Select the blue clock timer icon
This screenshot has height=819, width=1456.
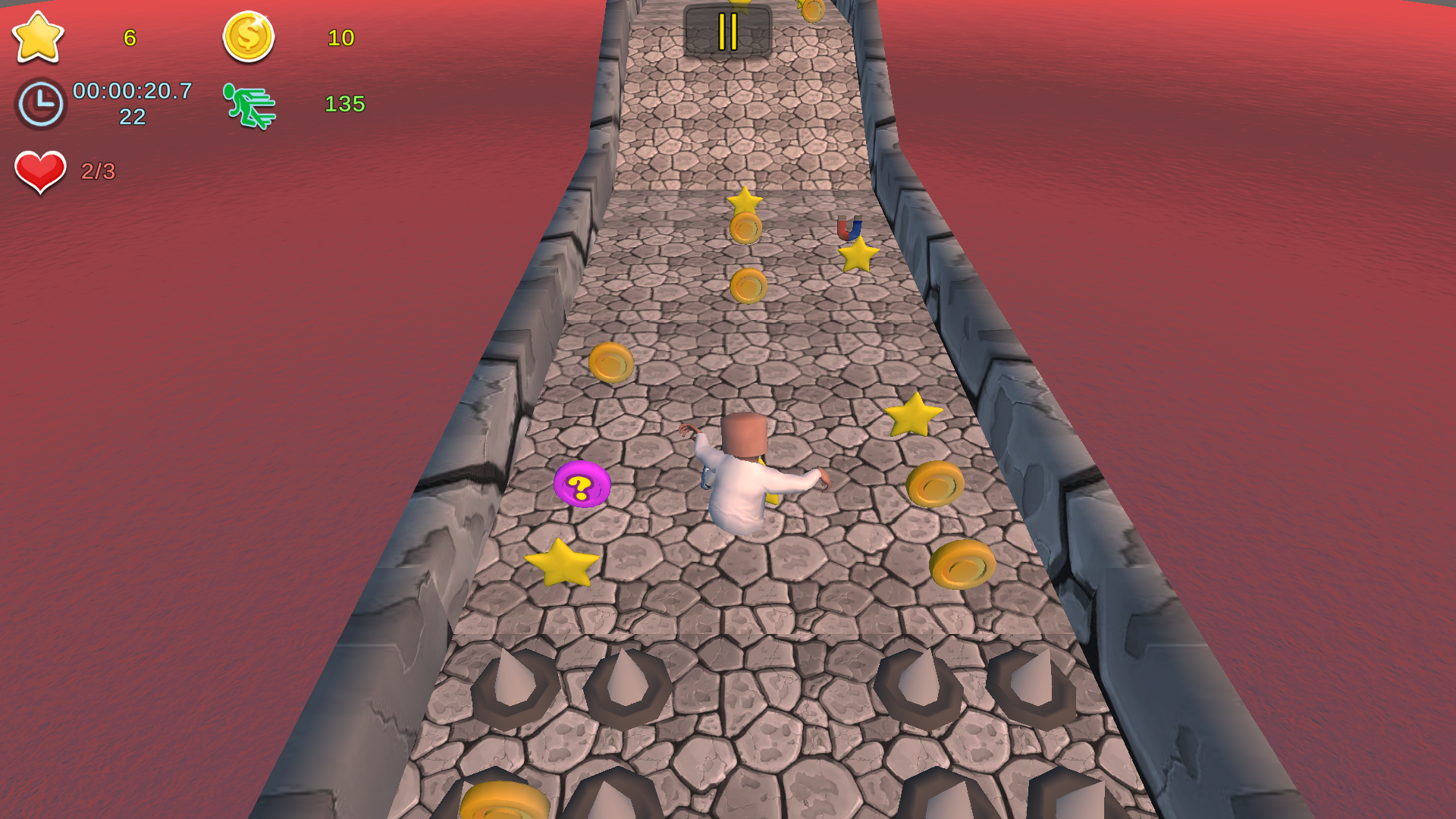[x=39, y=104]
